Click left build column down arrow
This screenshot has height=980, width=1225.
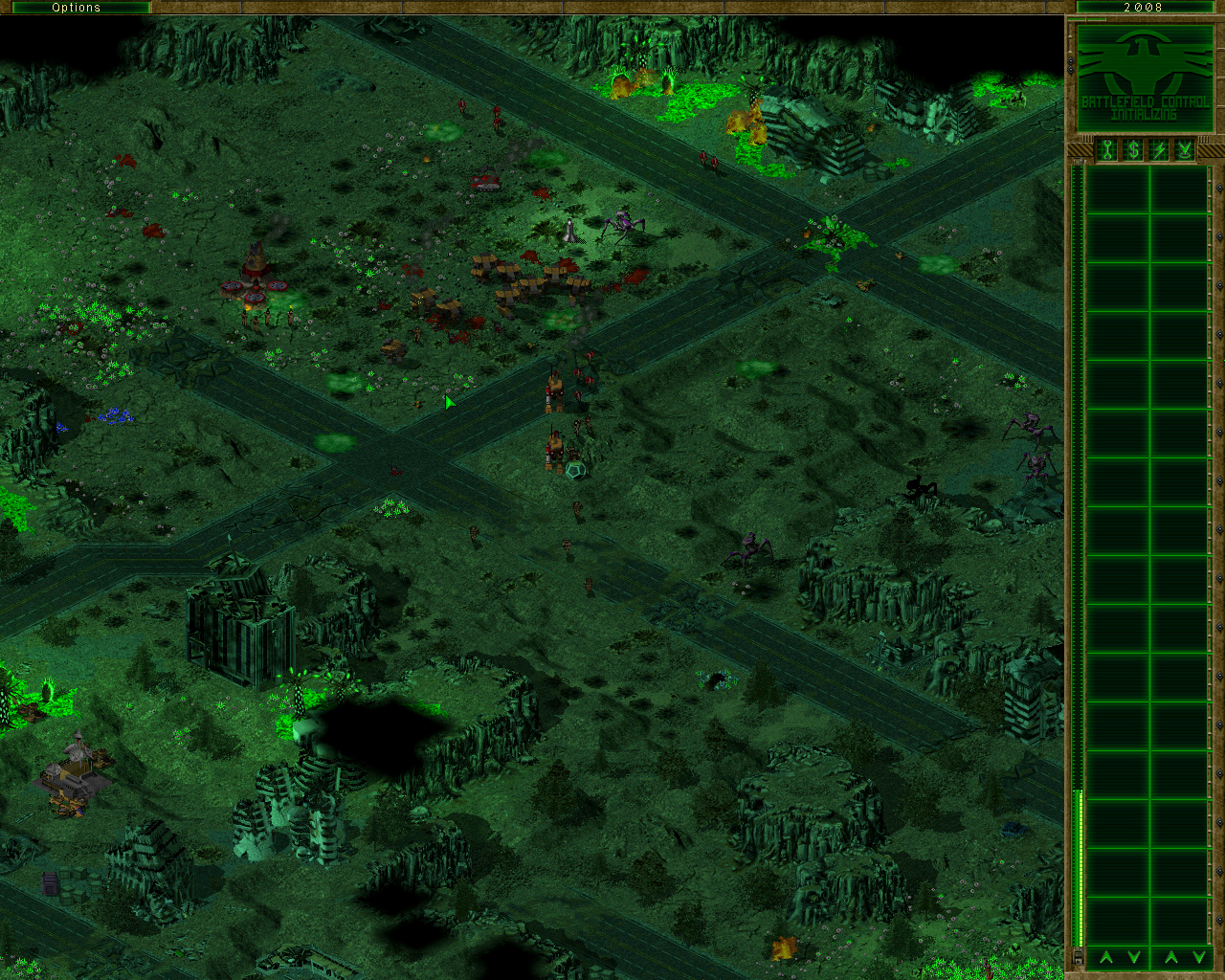[x=1134, y=957]
